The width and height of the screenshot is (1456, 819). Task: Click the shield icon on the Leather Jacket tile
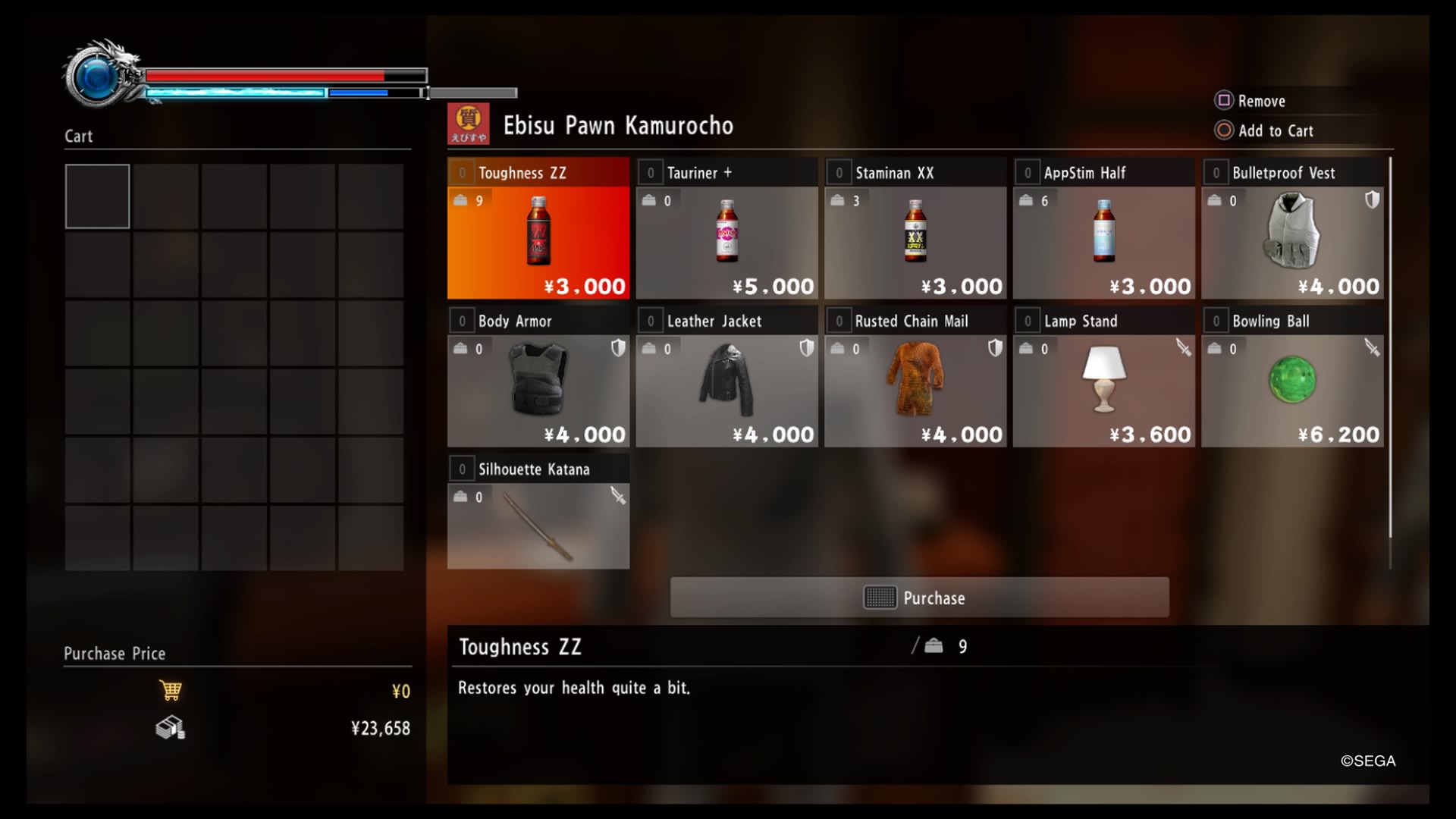808,348
